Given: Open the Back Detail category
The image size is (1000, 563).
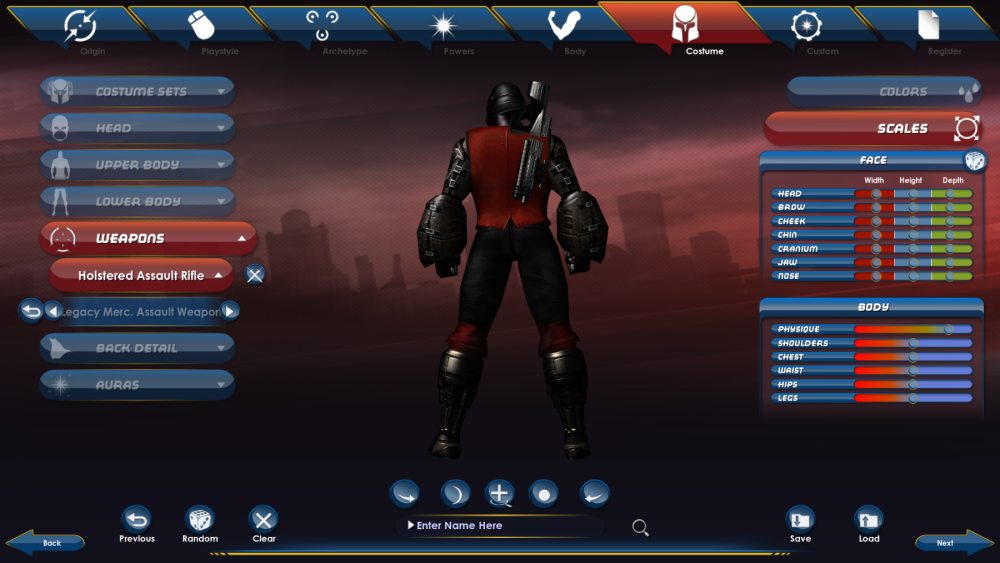Looking at the screenshot, I should 137,348.
